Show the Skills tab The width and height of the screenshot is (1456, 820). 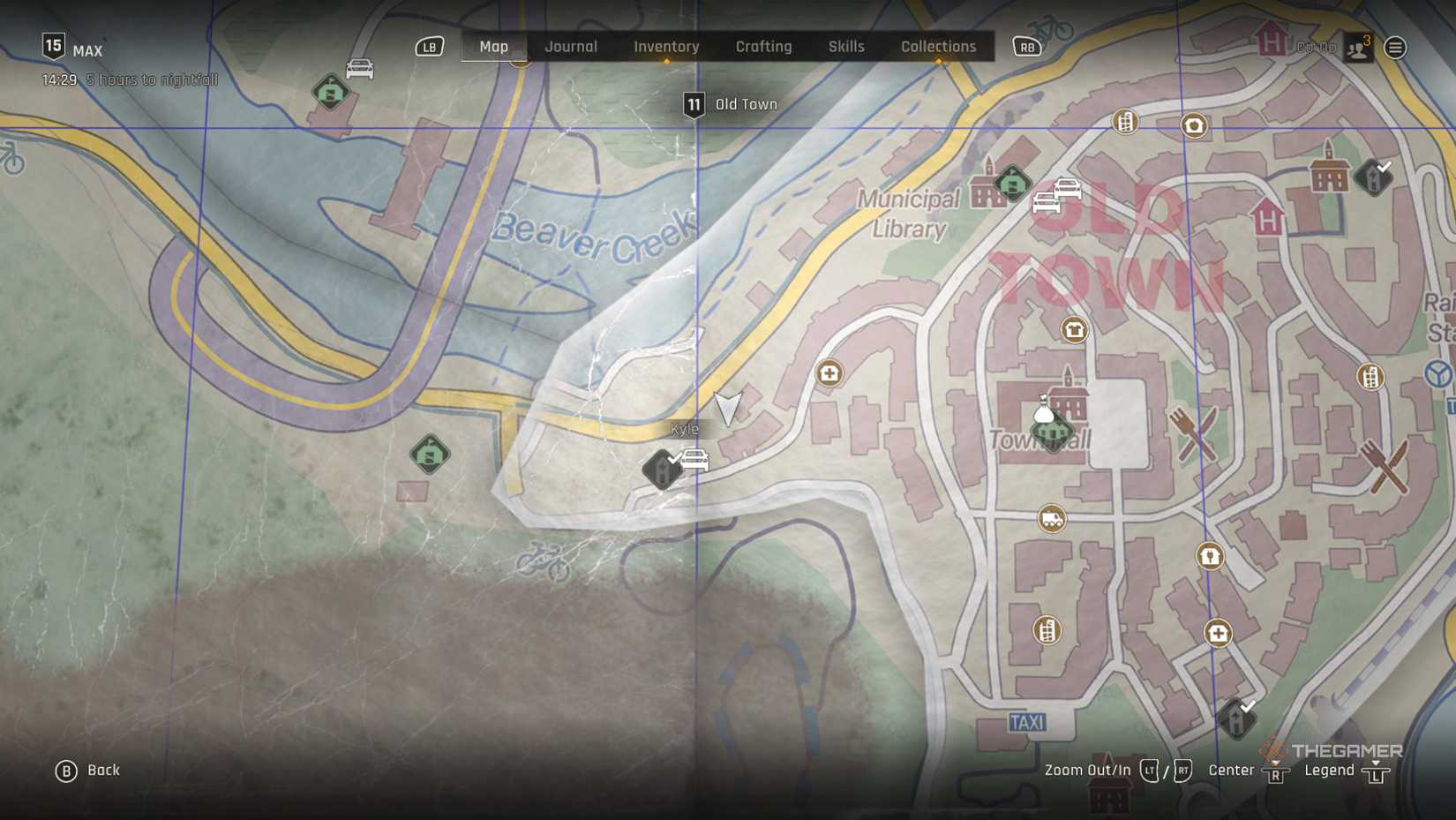coord(845,47)
